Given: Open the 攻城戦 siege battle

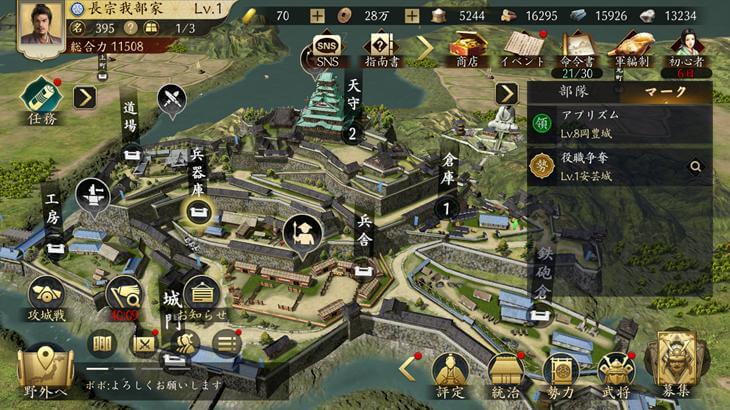Looking at the screenshot, I should coord(44,298).
